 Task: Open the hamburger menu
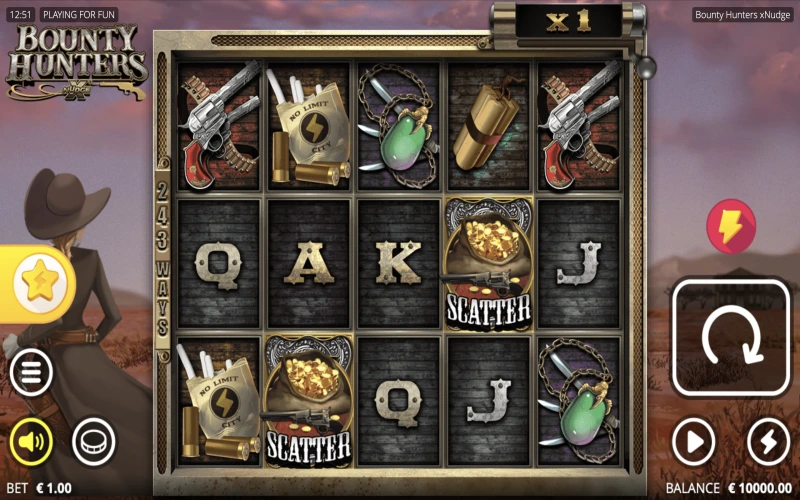coord(31,374)
